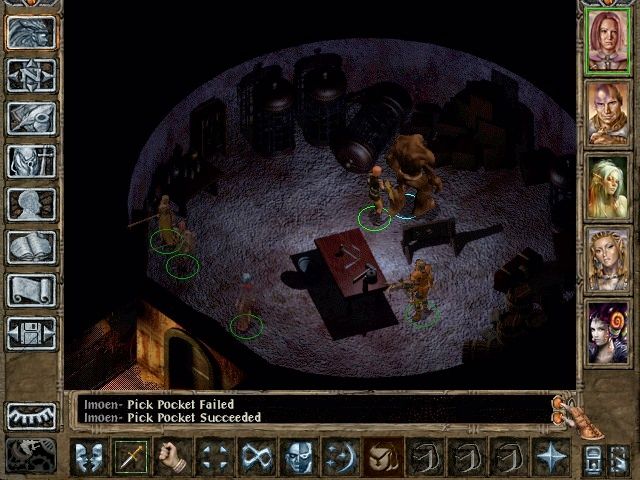Open the journal with the quill icon
The image size is (640, 480).
pyautogui.click(x=31, y=118)
